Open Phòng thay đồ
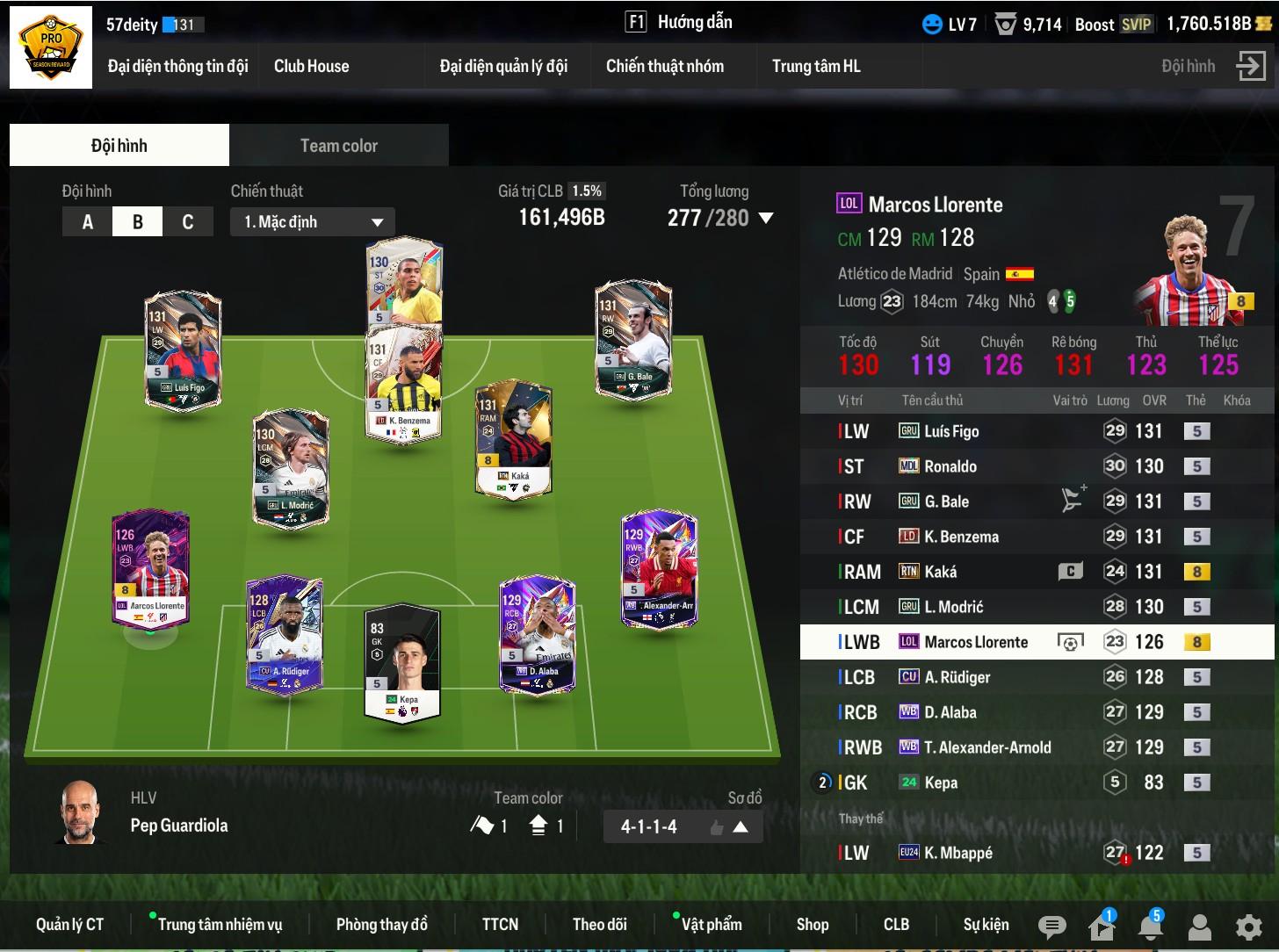 click(381, 925)
